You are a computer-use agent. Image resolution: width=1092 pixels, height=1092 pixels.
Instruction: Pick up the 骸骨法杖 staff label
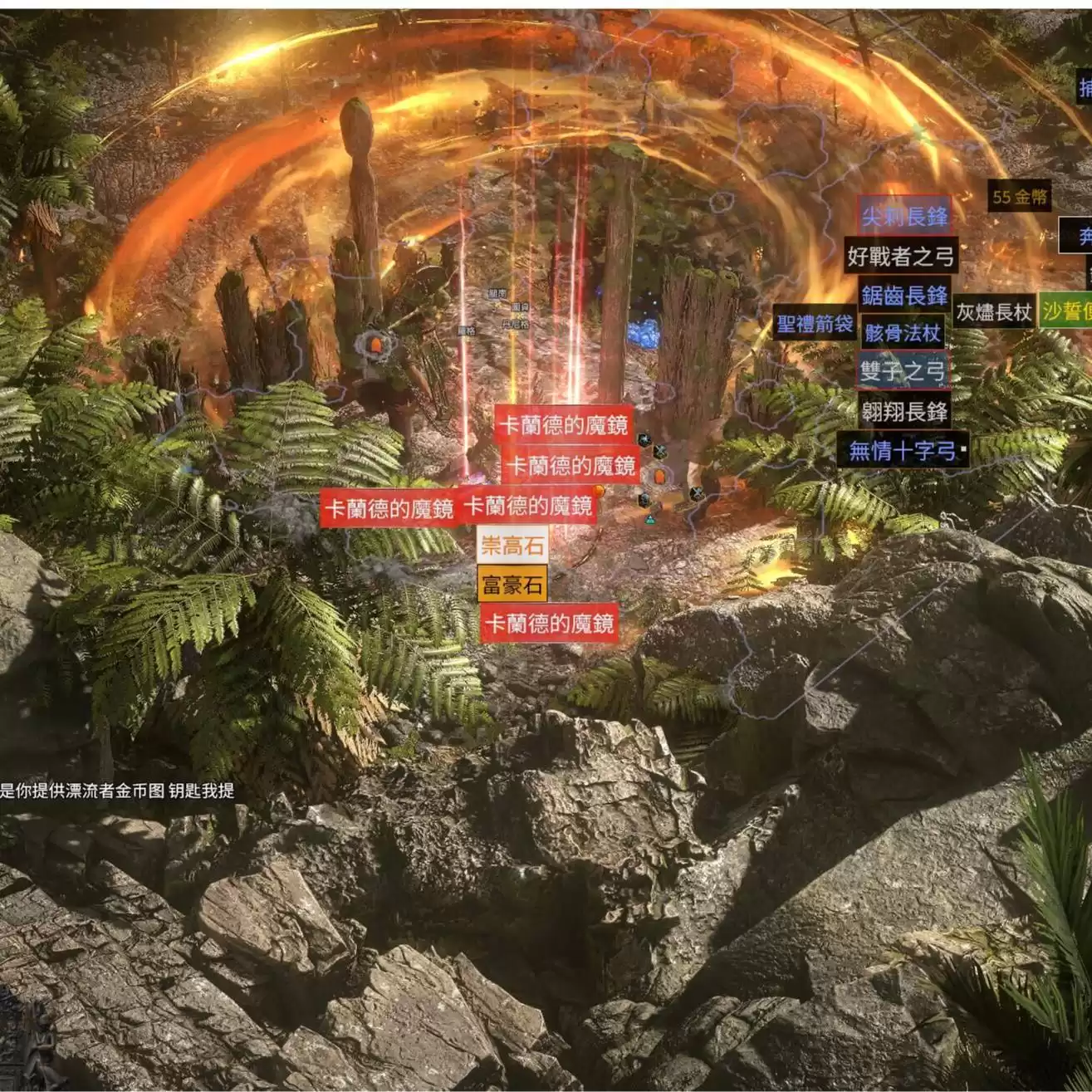[x=903, y=333]
